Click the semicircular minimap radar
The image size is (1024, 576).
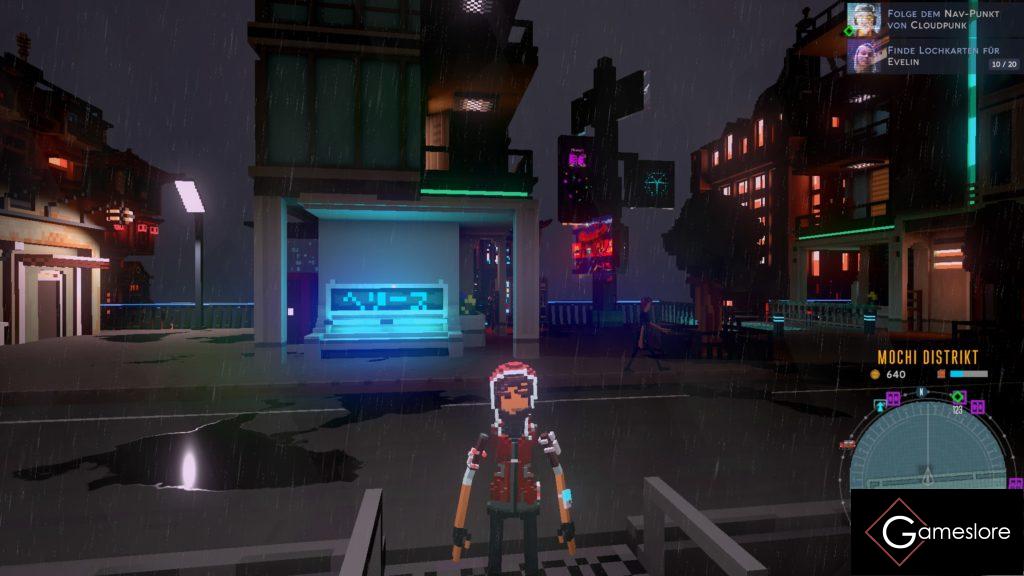pos(928,450)
